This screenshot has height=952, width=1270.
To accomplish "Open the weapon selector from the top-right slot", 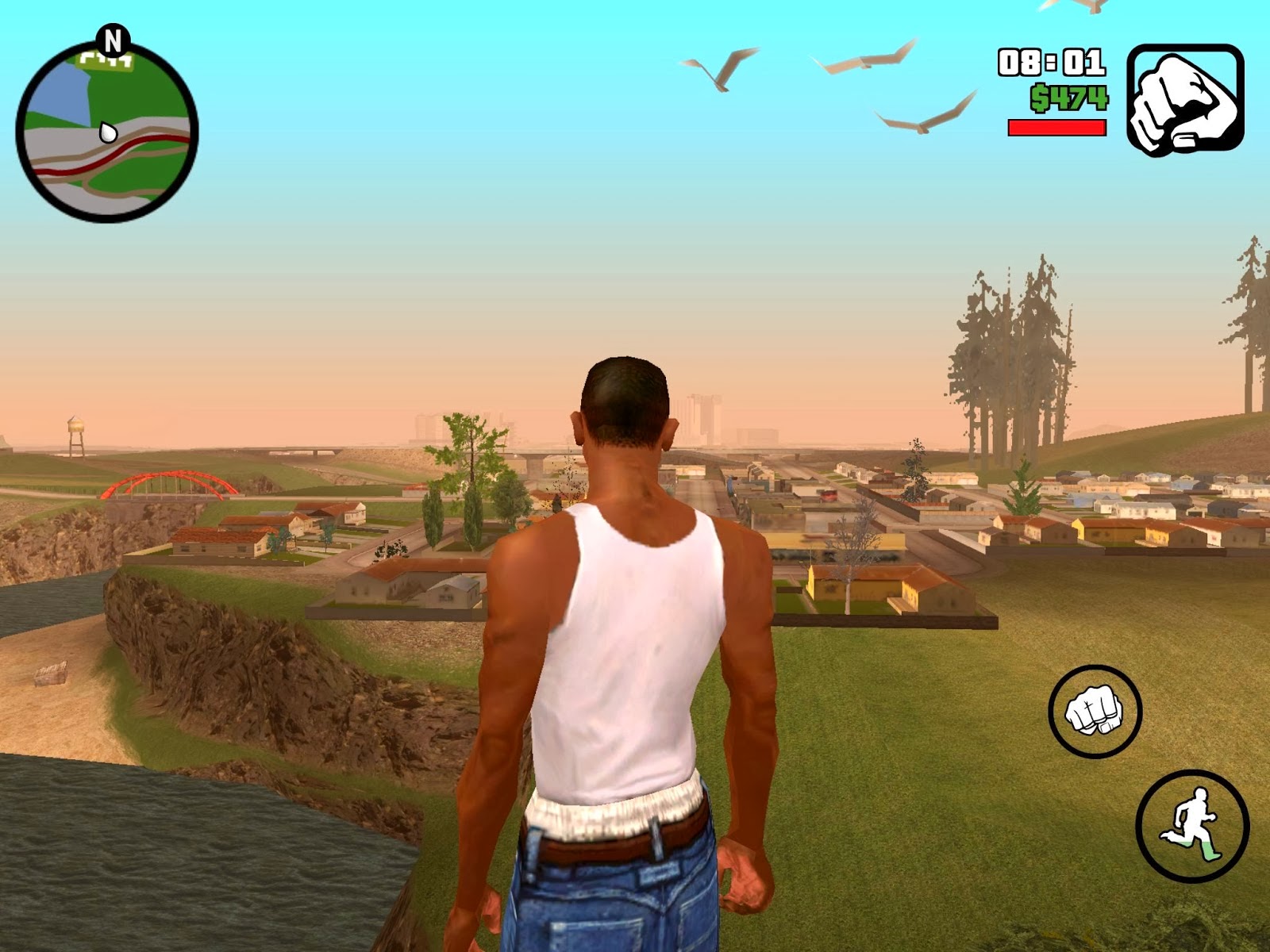I will tap(1180, 99).
